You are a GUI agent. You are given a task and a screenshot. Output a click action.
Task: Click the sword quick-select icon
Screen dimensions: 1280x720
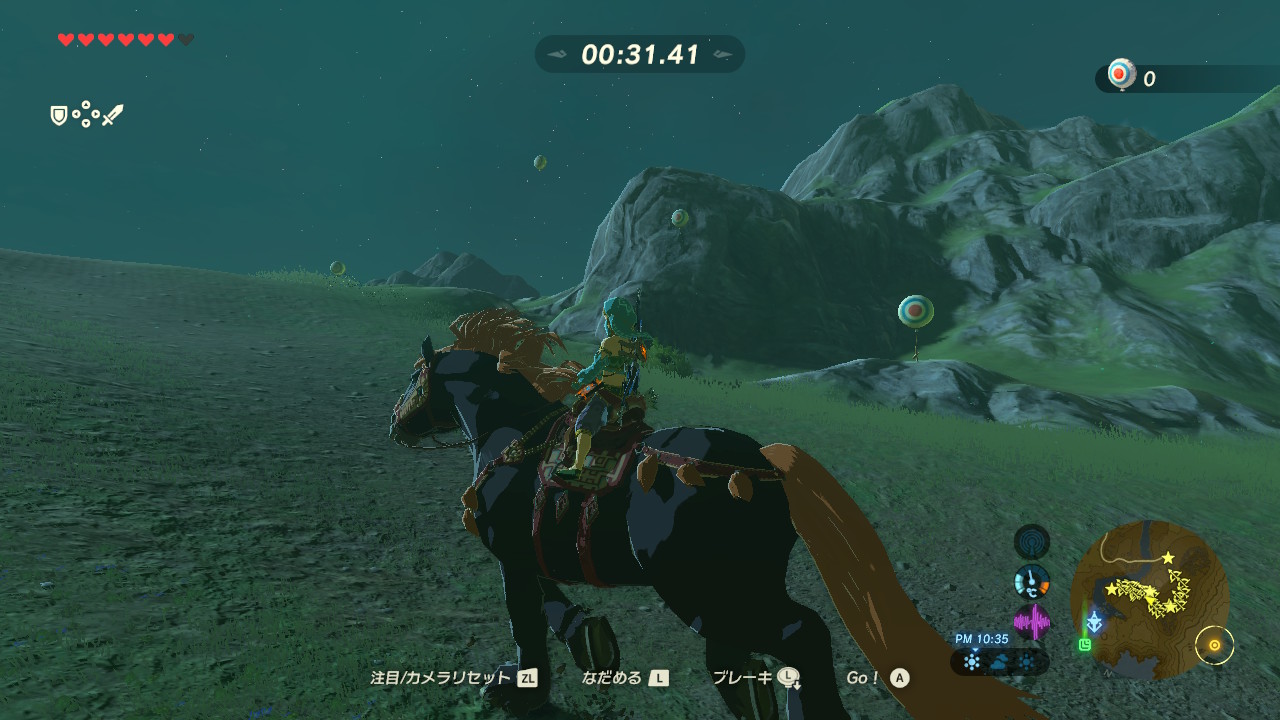click(113, 116)
